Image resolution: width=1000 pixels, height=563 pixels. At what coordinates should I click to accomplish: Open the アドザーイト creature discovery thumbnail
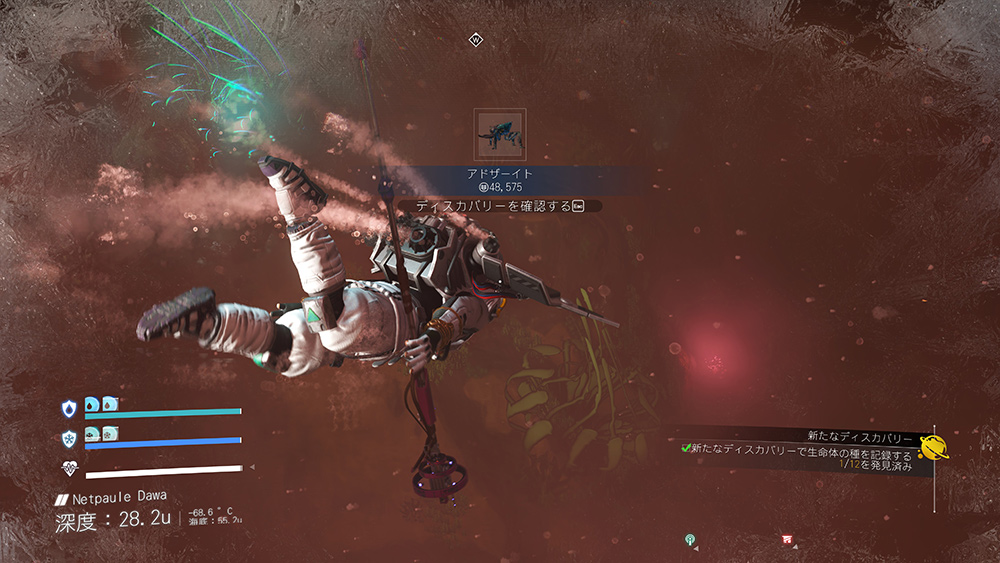(x=500, y=135)
